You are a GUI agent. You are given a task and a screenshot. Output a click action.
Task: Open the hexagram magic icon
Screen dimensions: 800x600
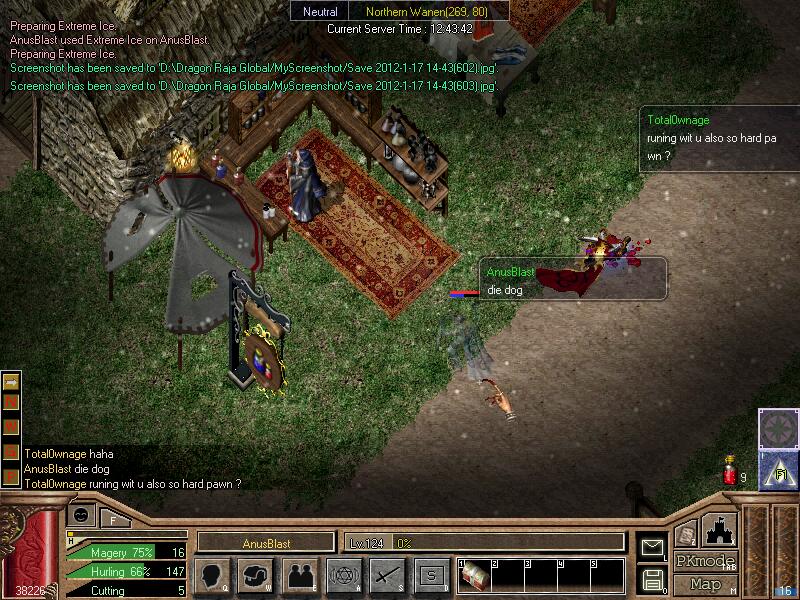click(343, 575)
